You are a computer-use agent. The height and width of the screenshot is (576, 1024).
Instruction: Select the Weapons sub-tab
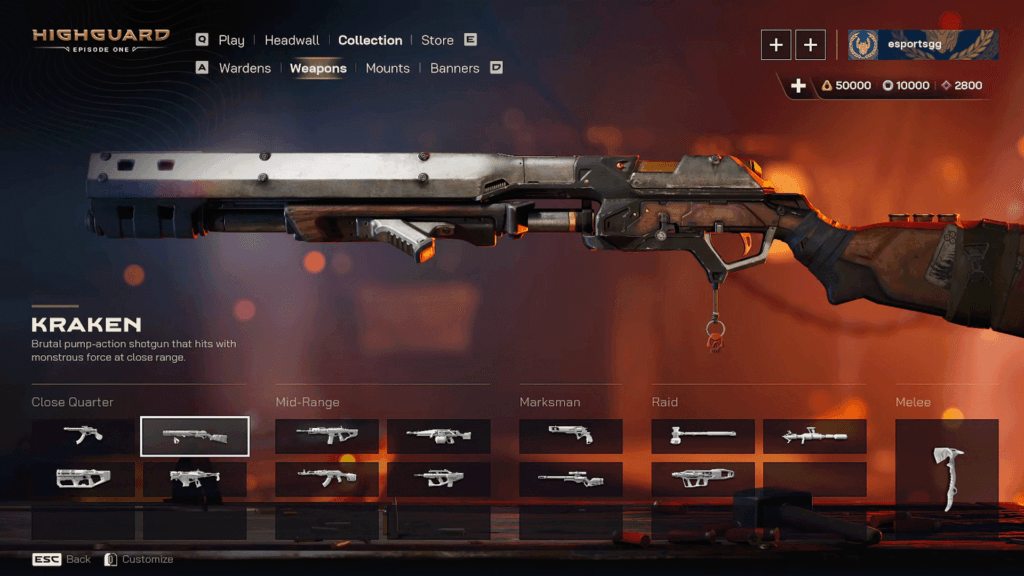click(318, 68)
